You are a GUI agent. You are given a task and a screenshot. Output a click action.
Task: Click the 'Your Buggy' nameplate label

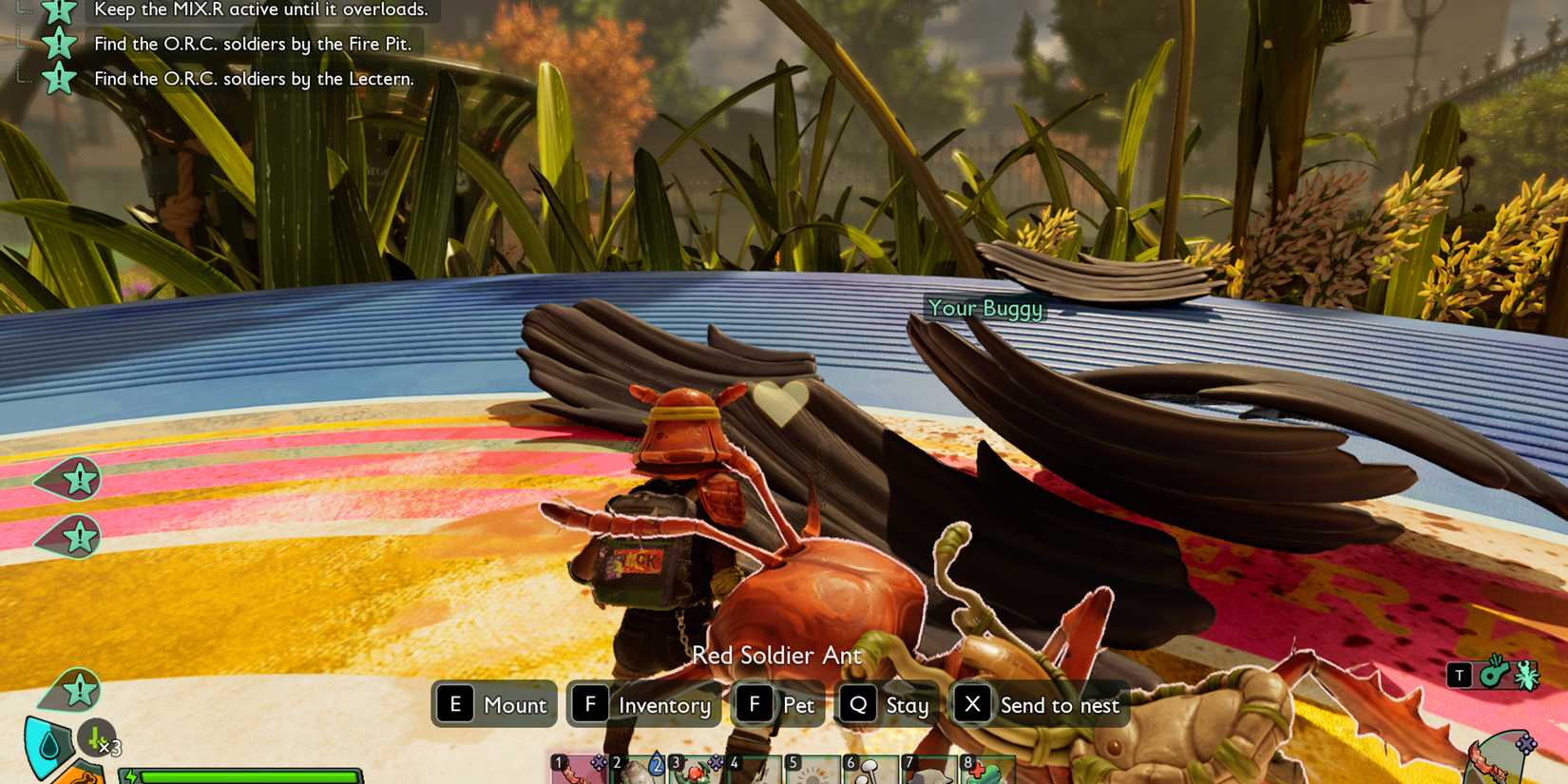pos(985,309)
